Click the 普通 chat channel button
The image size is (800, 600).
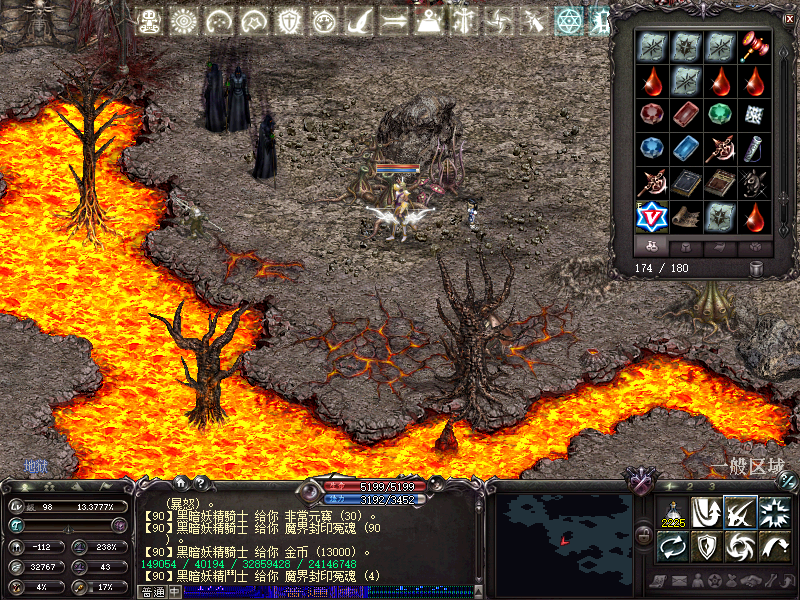(x=152, y=592)
